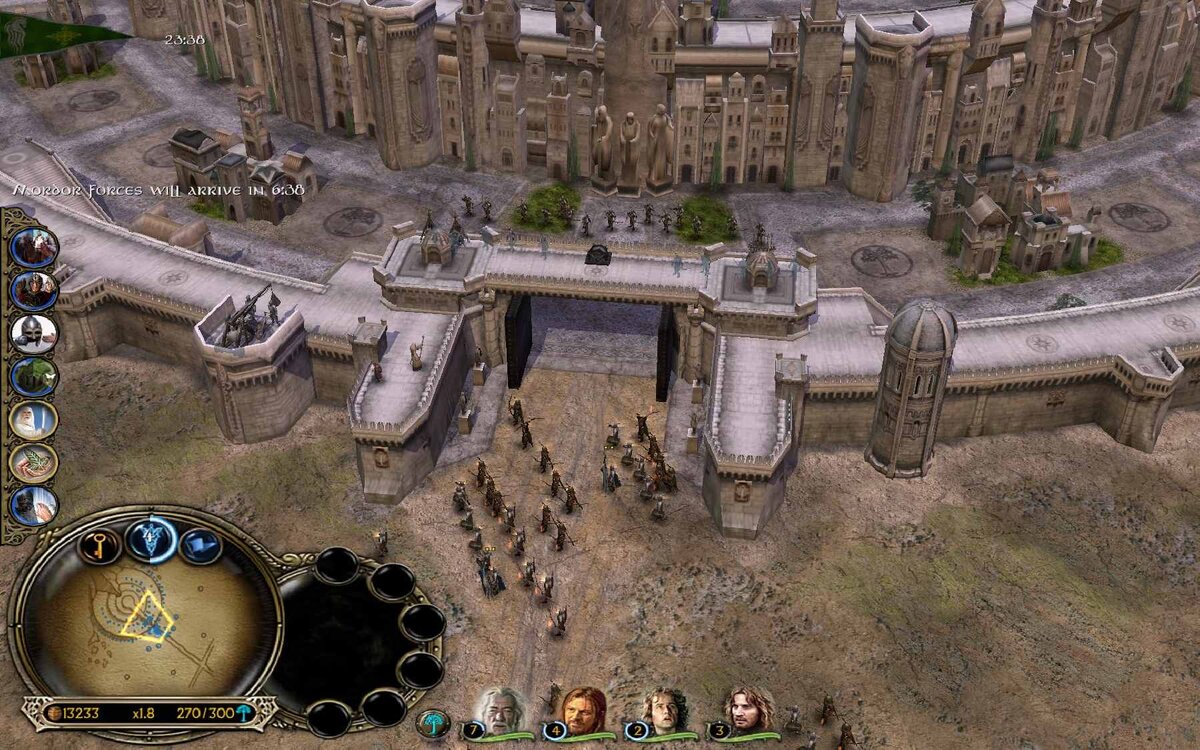
Task: Select Boromir's hero portrait
Action: 584,711
